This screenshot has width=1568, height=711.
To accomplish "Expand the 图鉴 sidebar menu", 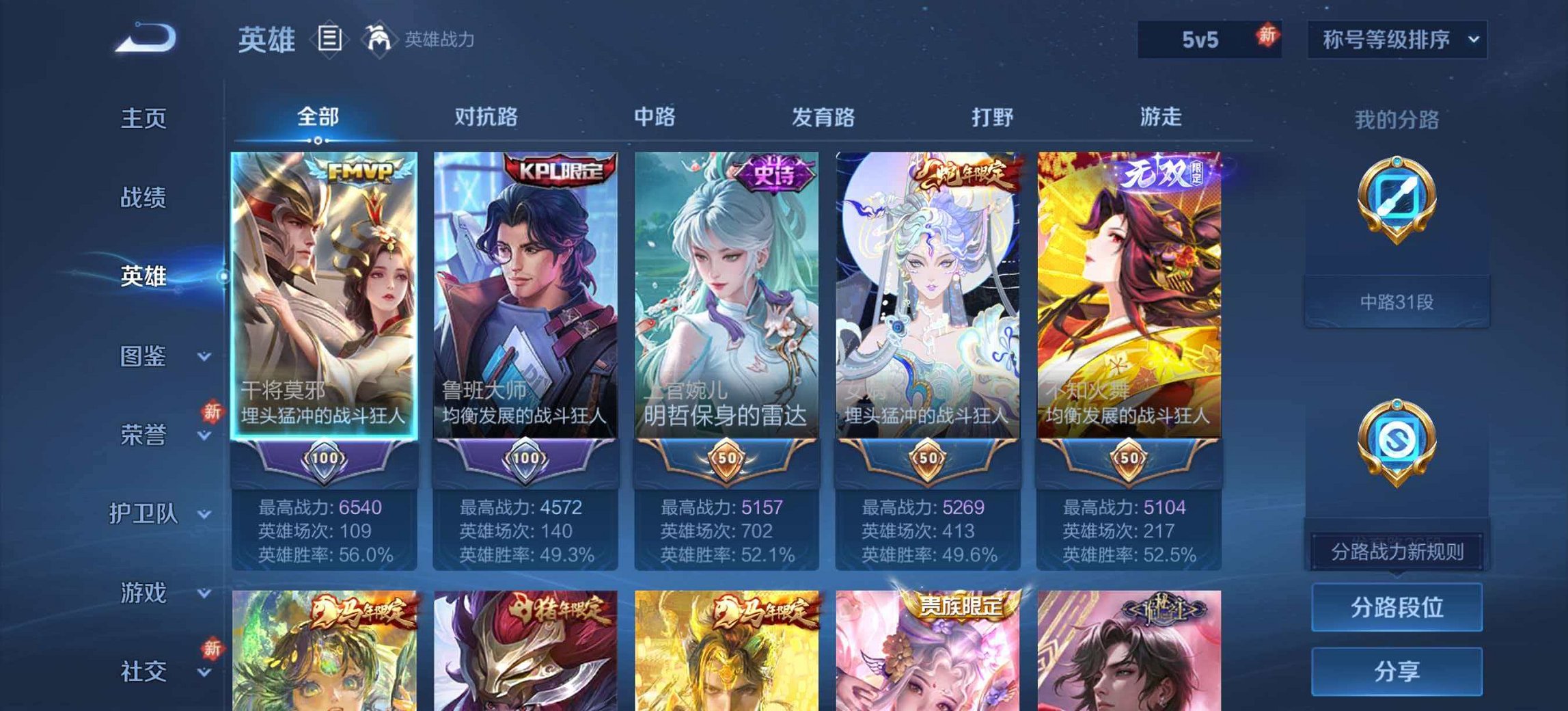I will (x=145, y=356).
